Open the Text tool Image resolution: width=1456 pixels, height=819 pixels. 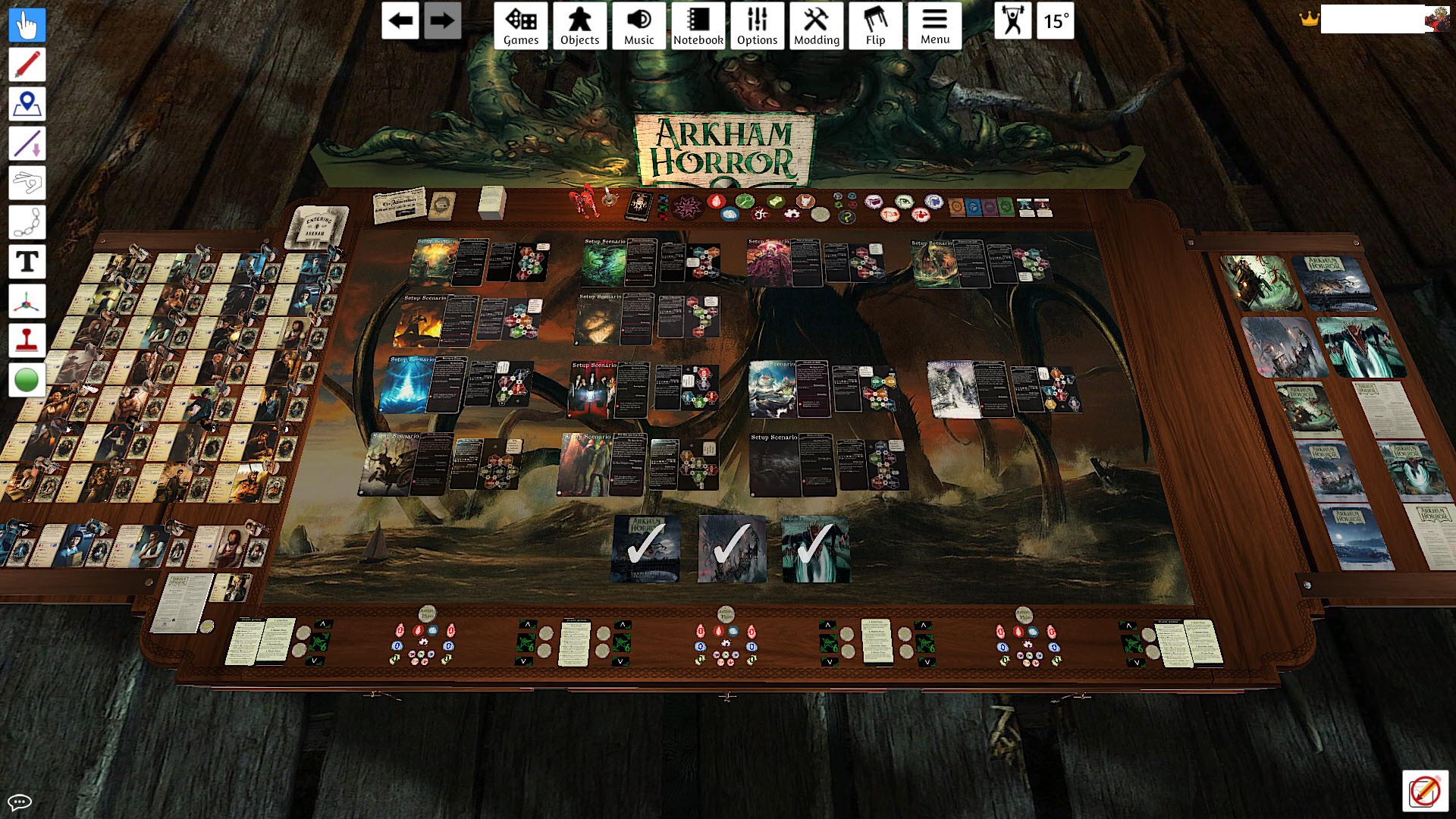27,261
